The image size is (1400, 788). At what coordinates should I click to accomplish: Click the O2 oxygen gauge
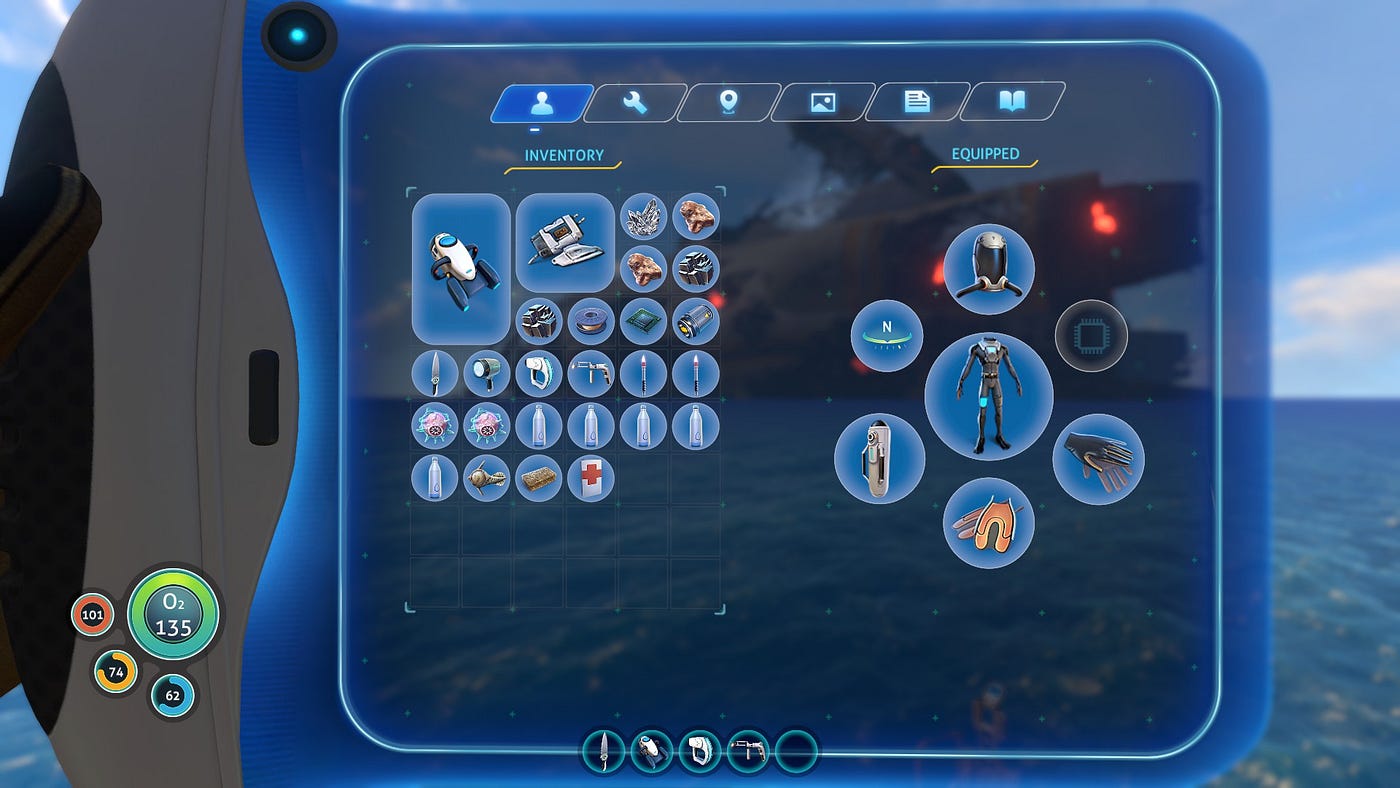(x=174, y=615)
